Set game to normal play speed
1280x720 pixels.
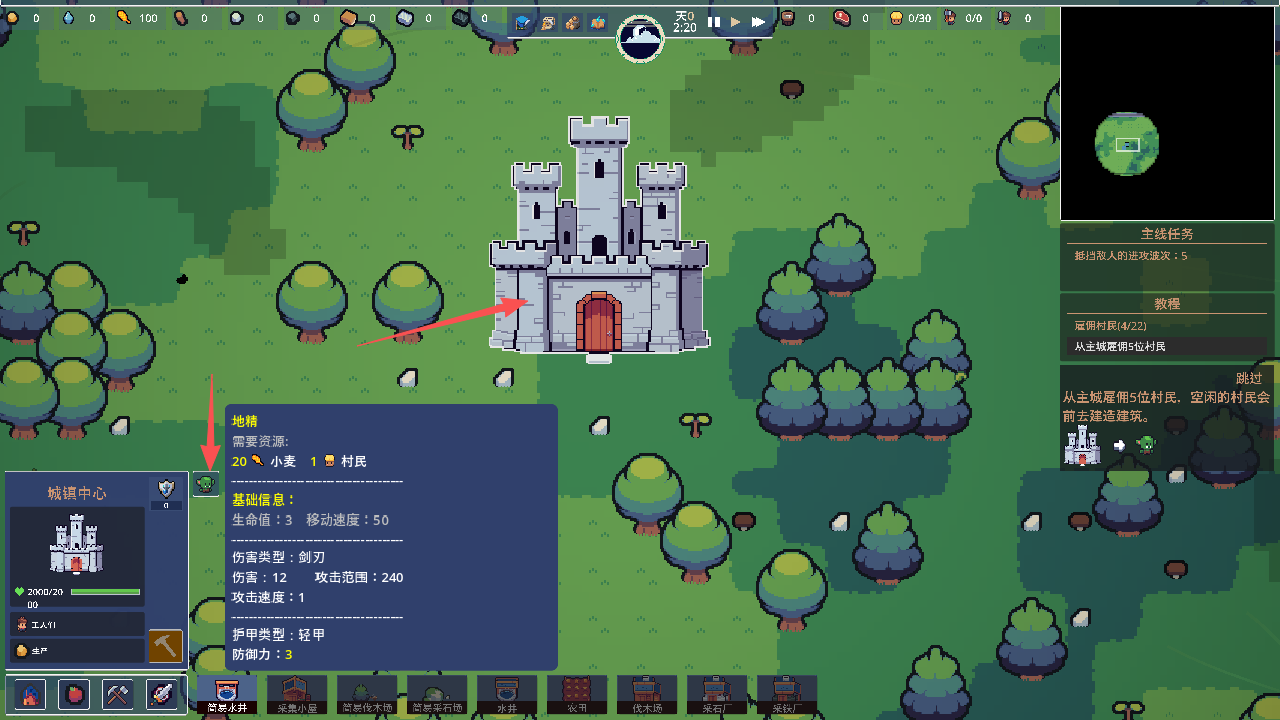coord(736,21)
